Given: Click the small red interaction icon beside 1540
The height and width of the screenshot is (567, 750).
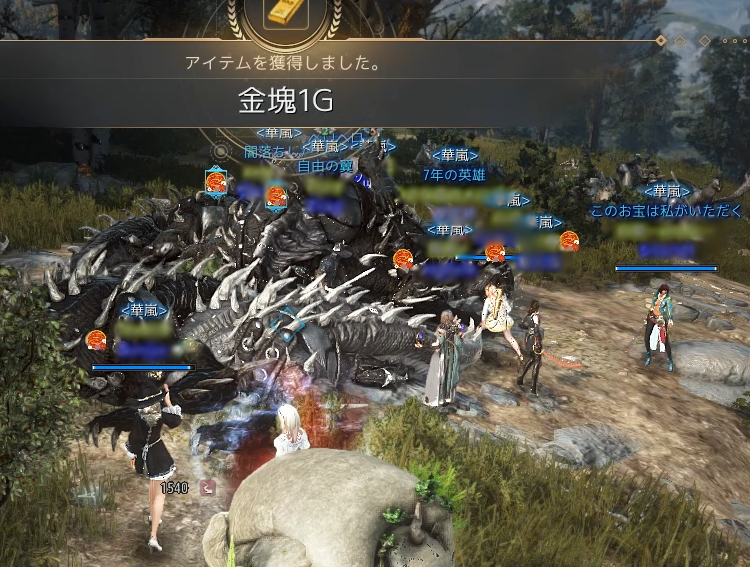Looking at the screenshot, I should (206, 488).
